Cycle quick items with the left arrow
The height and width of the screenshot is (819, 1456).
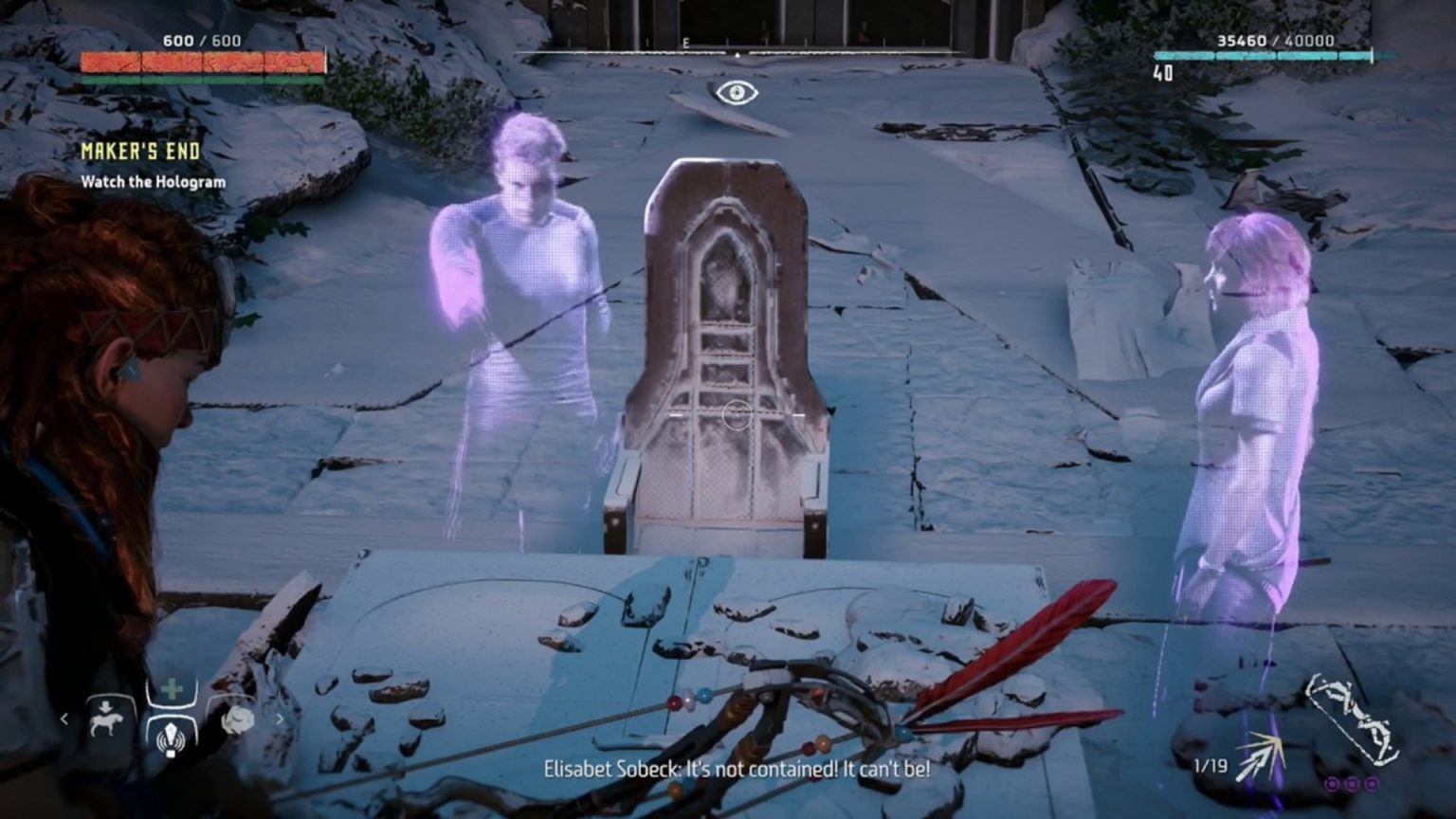(64, 719)
